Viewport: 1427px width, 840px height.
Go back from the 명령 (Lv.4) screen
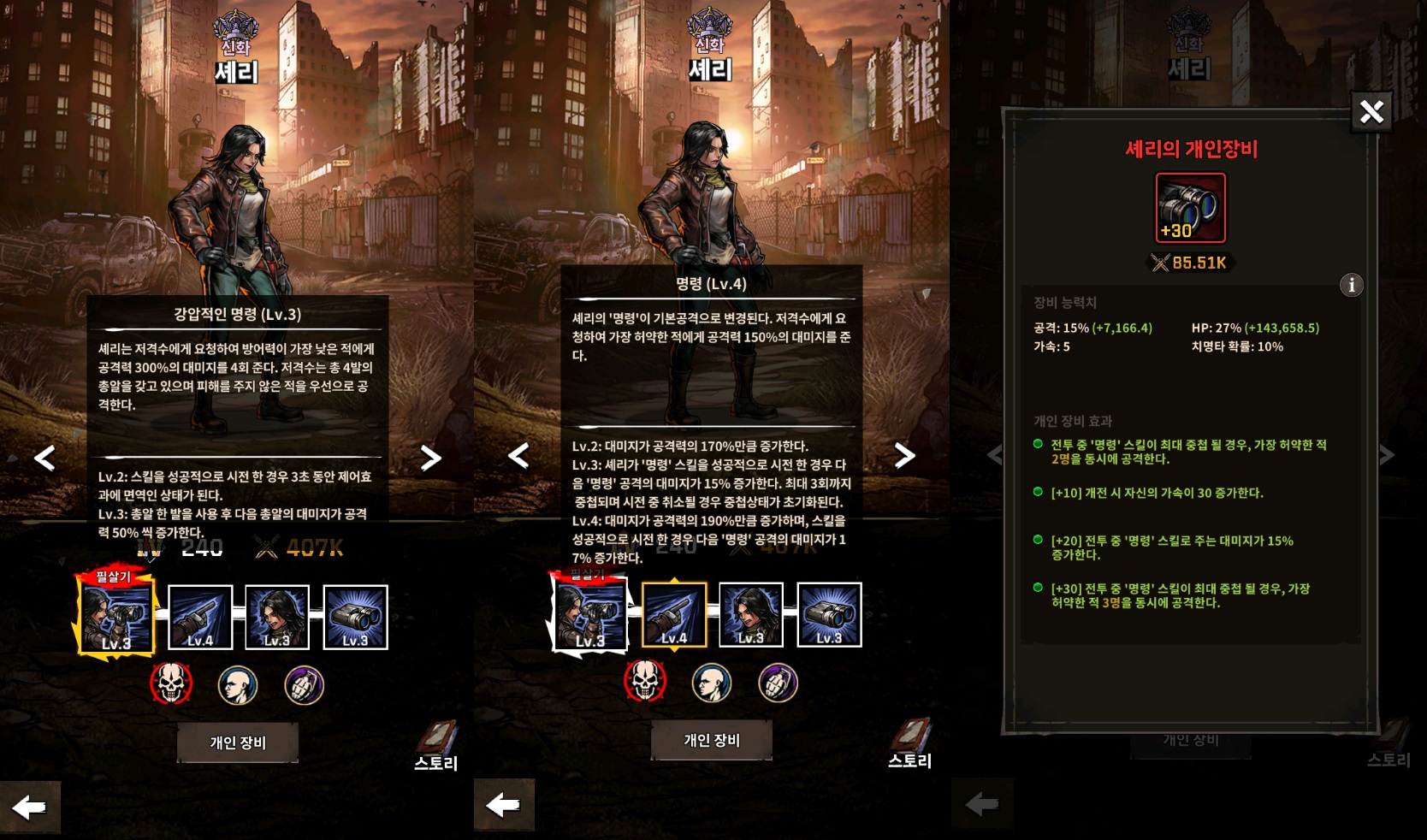(x=504, y=804)
